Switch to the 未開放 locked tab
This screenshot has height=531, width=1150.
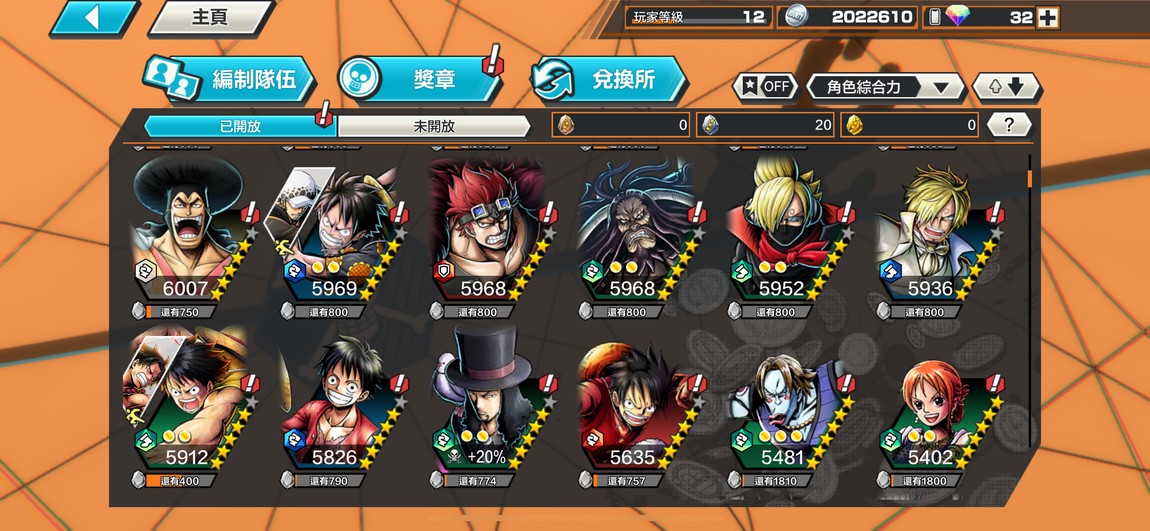(433, 126)
